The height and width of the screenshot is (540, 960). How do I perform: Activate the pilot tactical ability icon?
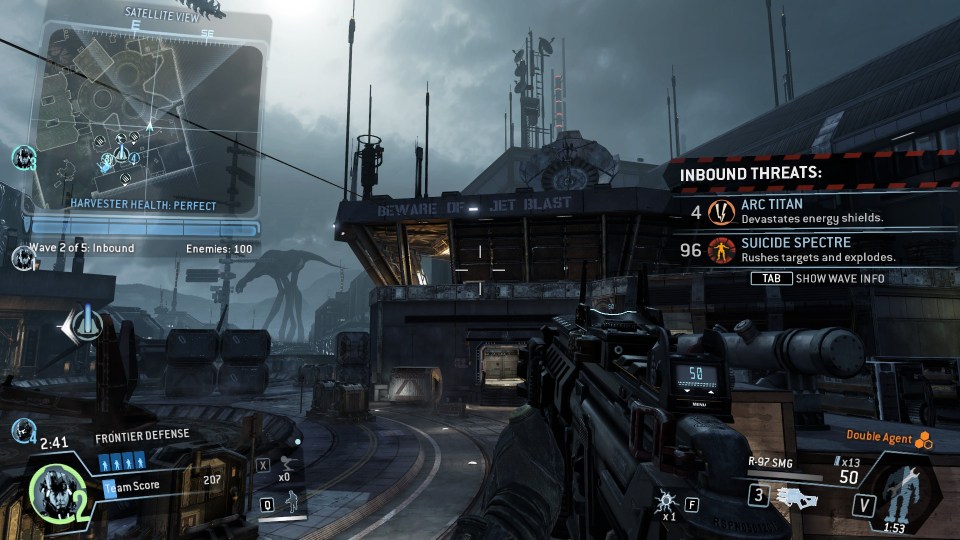[x=293, y=501]
